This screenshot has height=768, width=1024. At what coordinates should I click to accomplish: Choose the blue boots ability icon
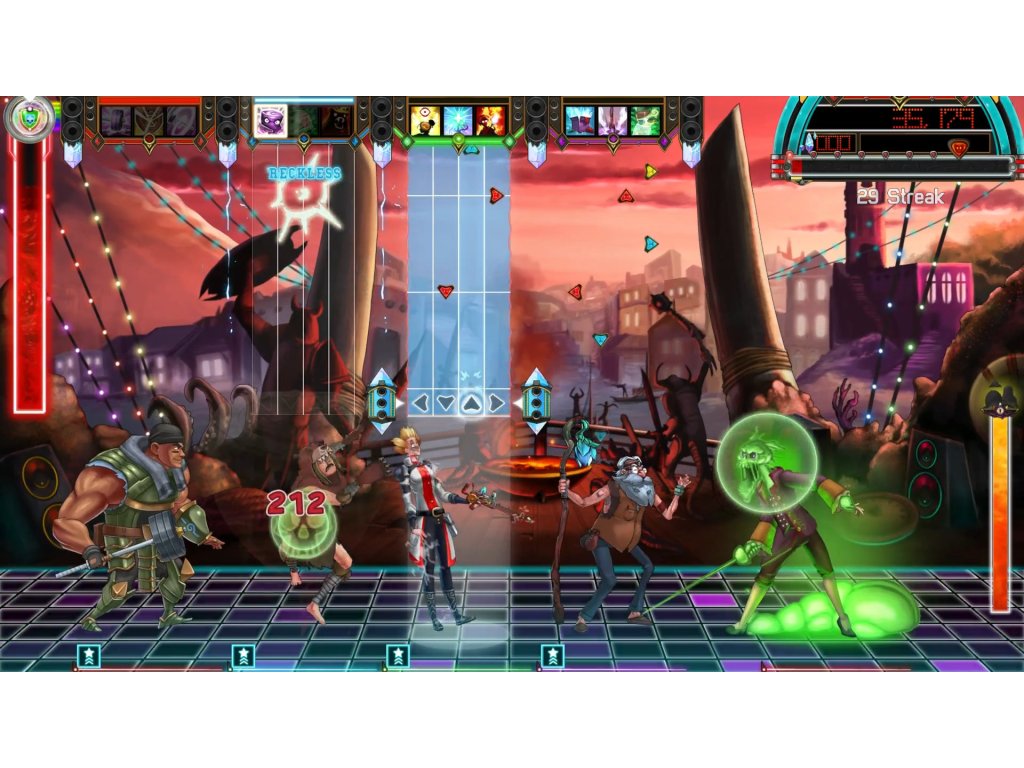coord(580,121)
